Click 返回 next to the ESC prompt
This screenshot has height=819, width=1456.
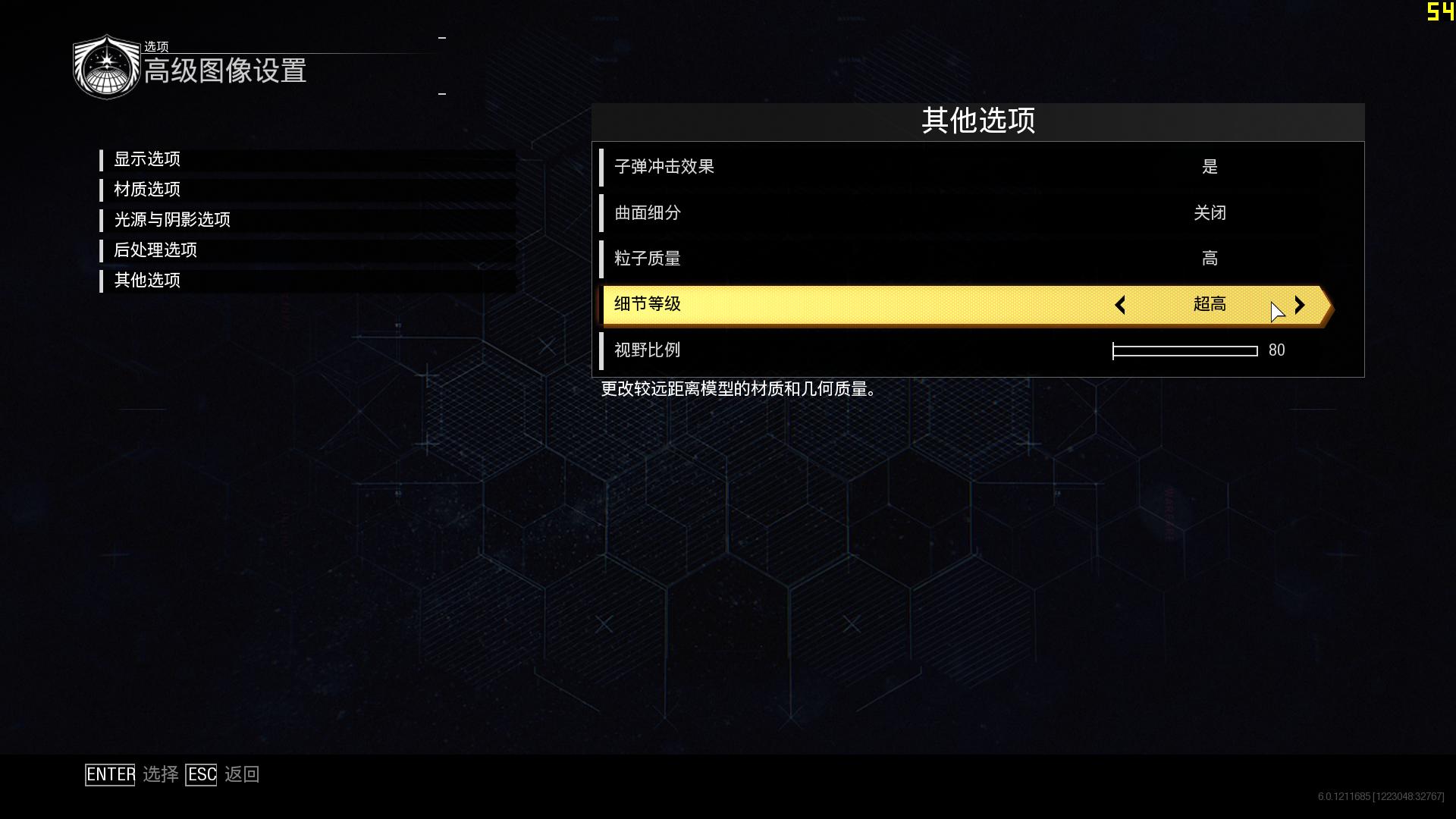tap(243, 774)
